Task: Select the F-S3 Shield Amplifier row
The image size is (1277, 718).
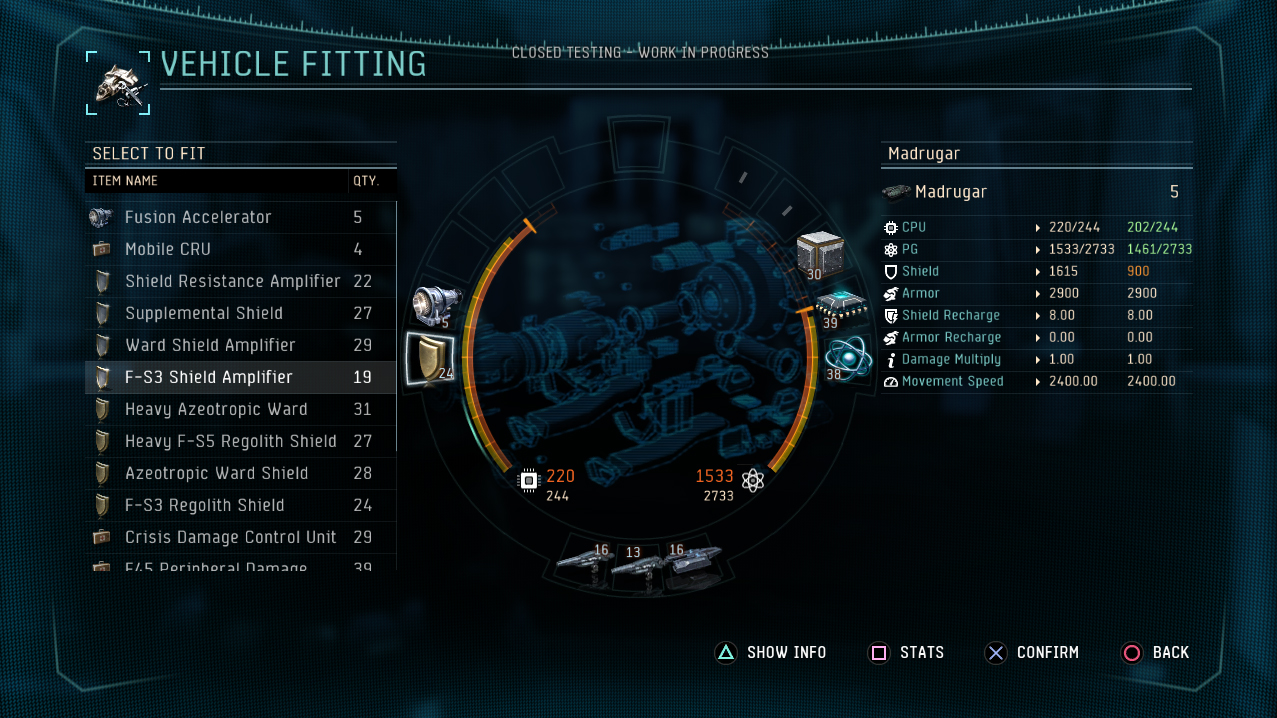Action: (x=209, y=377)
